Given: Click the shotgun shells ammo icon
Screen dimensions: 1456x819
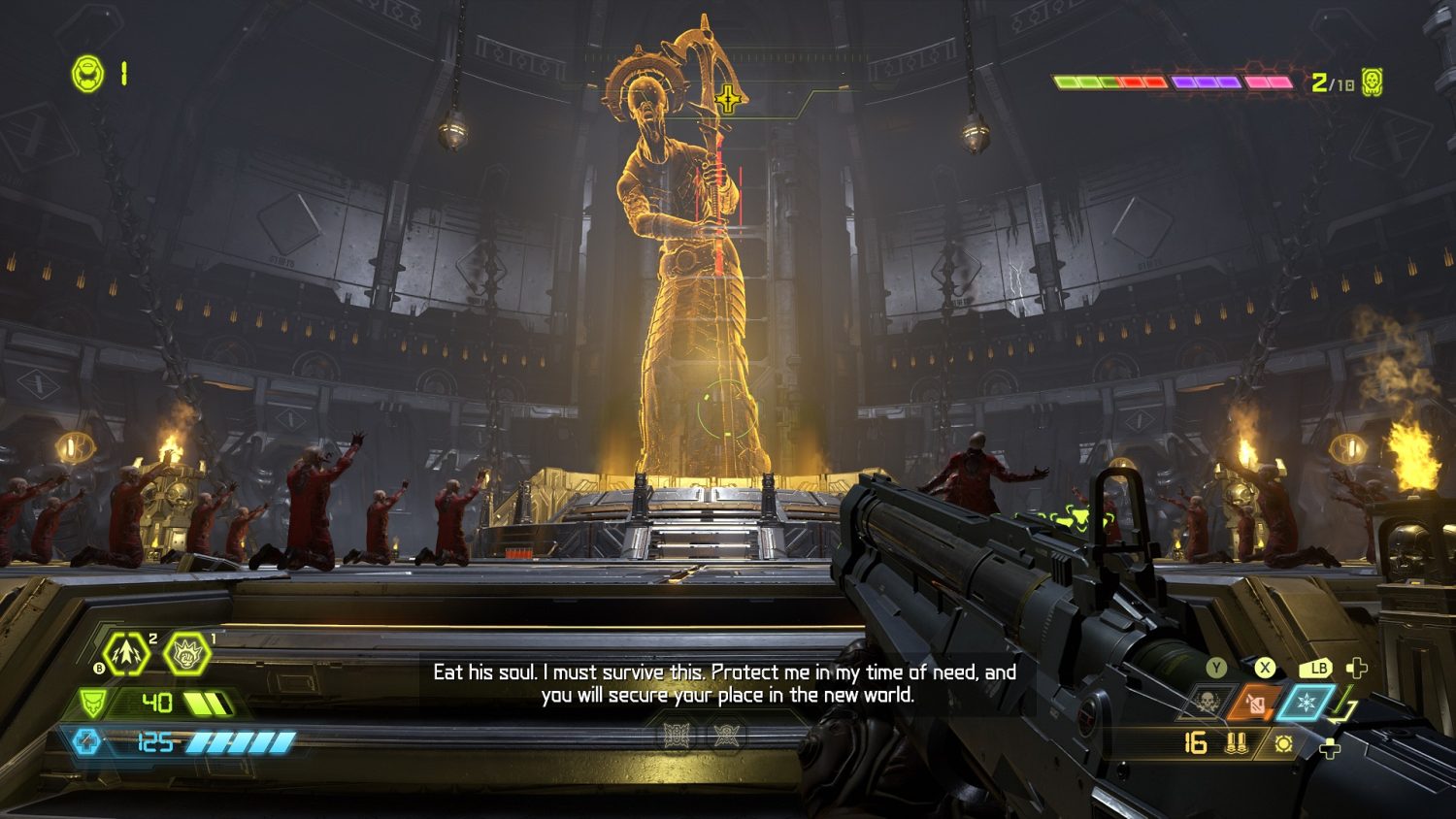Looking at the screenshot, I should point(1236,743).
